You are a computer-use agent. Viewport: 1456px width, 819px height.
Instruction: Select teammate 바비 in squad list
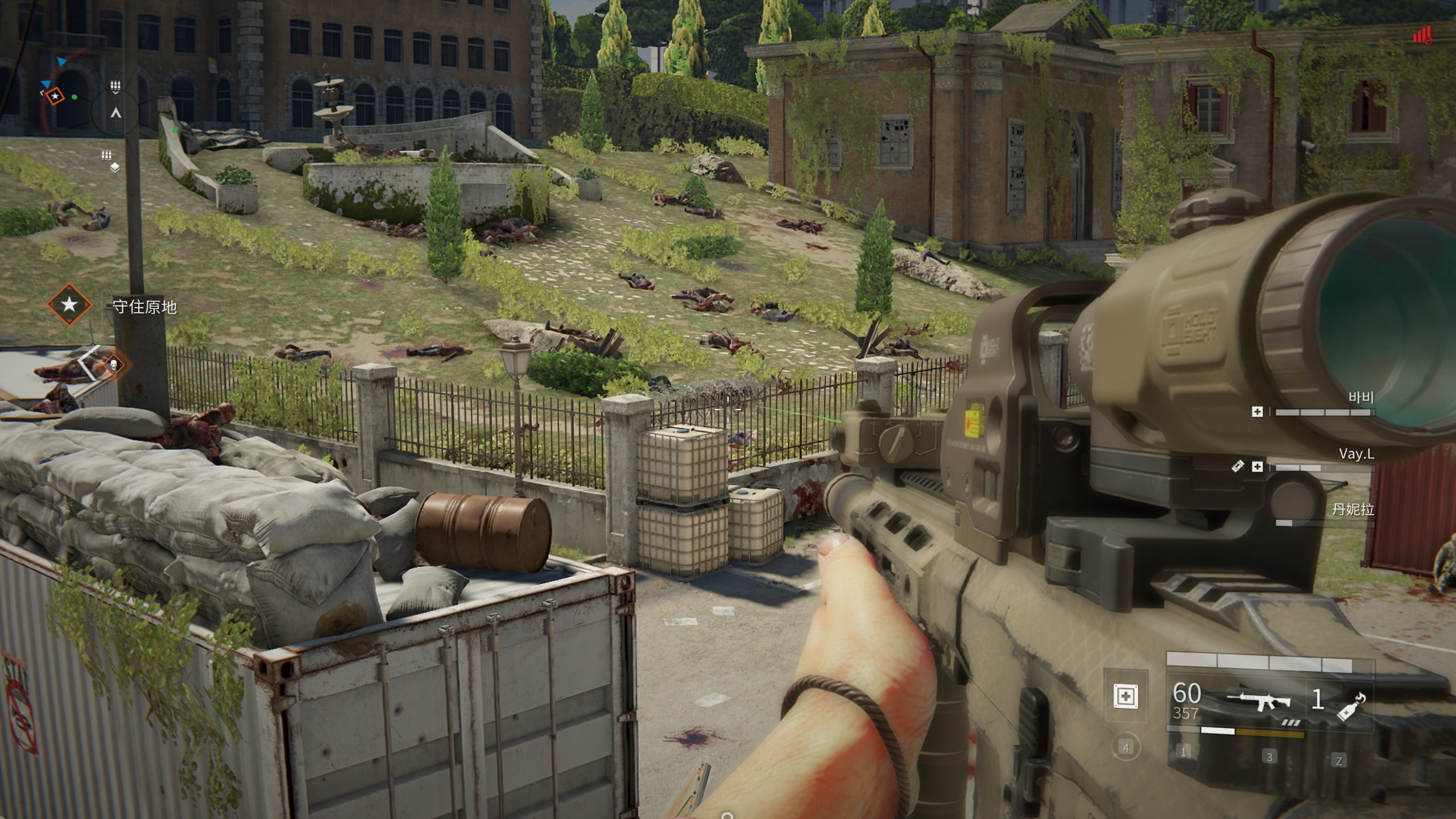pyautogui.click(x=1360, y=398)
